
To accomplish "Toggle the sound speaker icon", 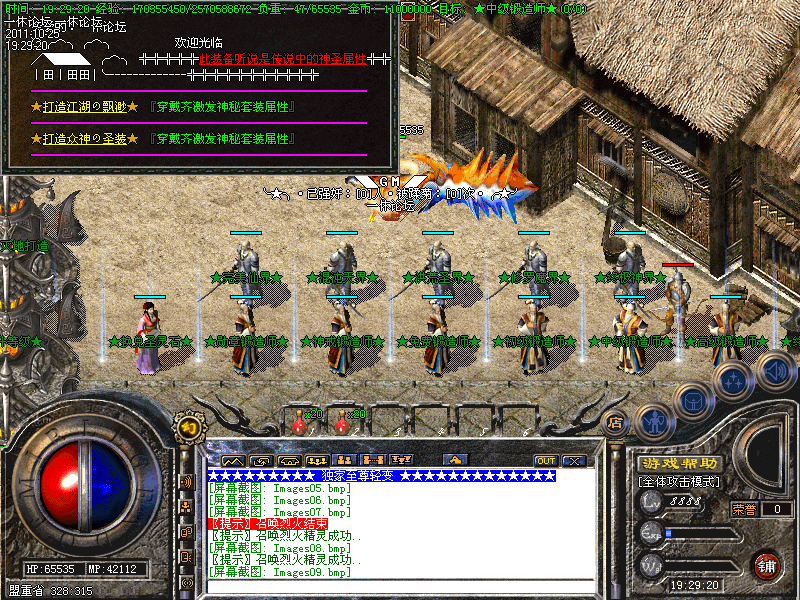I will coord(774,372).
